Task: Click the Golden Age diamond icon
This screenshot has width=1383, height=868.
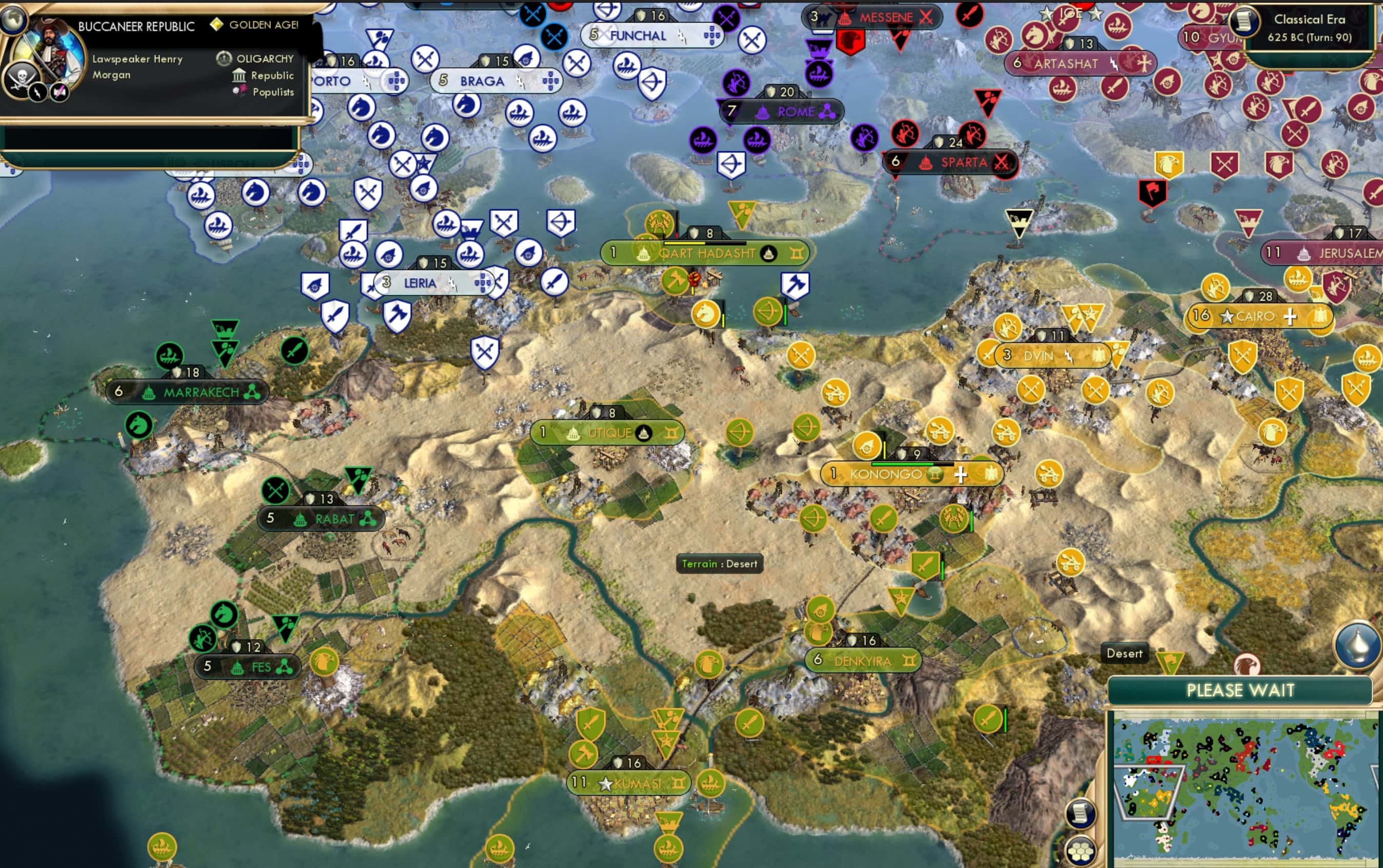Action: tap(218, 24)
